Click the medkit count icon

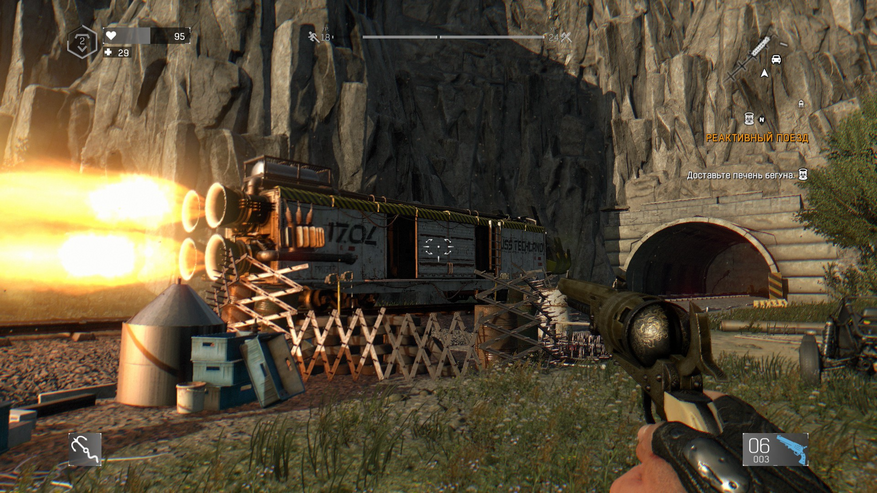[109, 52]
